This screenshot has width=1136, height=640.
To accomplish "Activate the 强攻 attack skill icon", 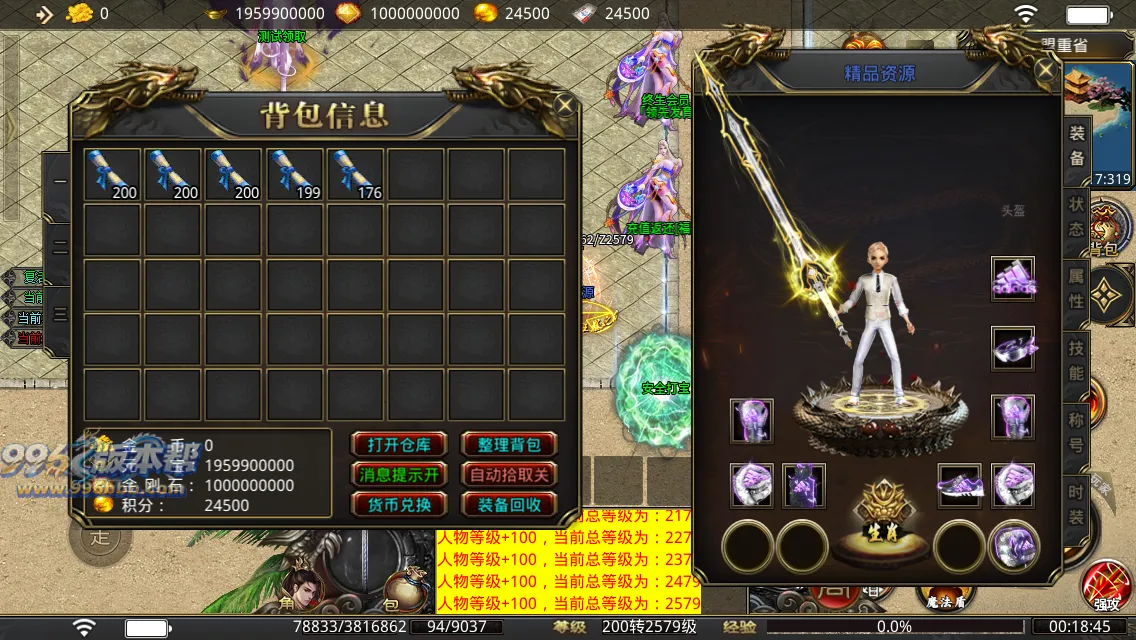I will pos(1105,585).
